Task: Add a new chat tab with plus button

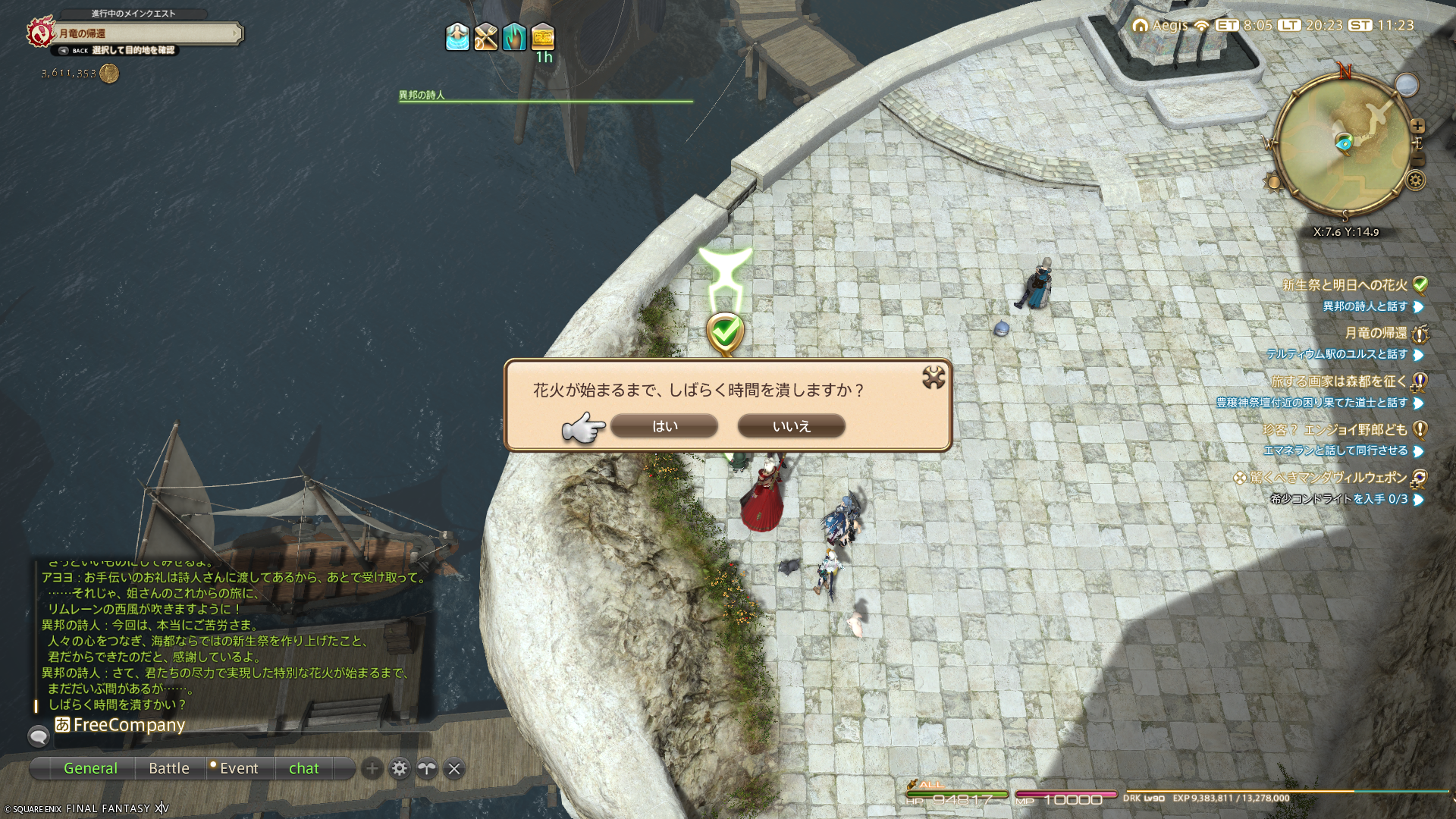Action: tap(372, 769)
